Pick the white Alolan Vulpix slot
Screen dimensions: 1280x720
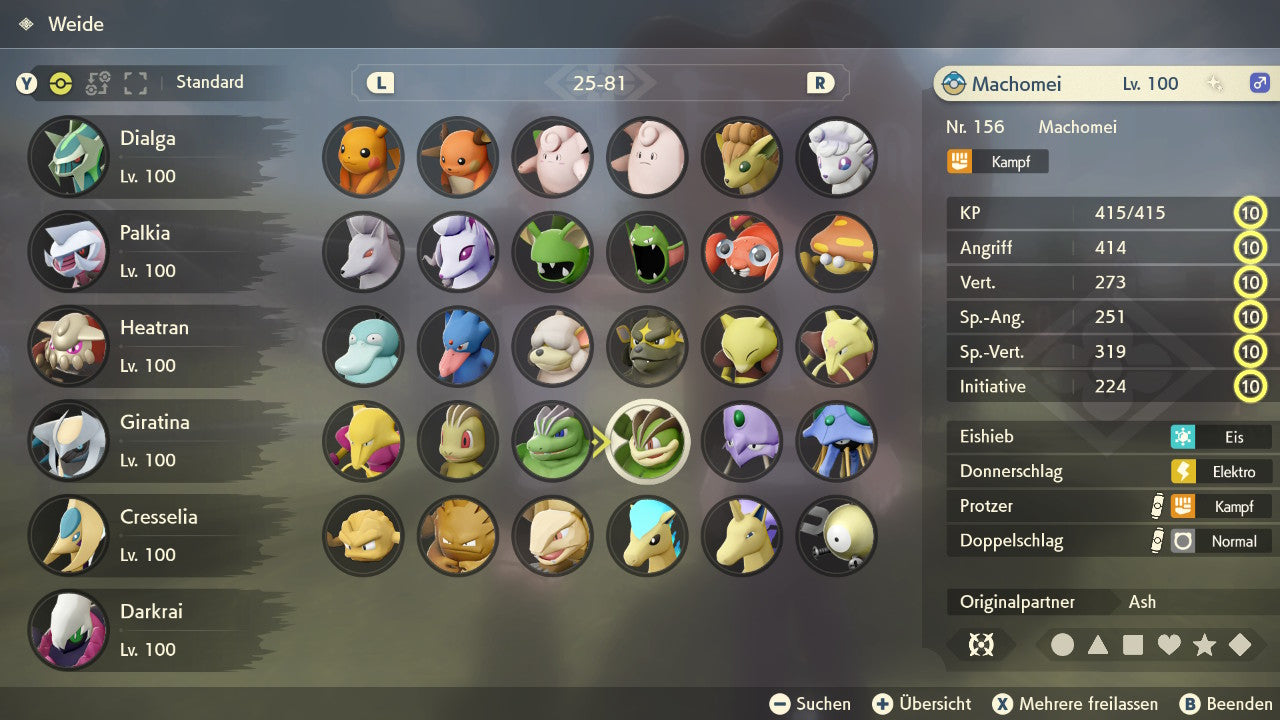coord(836,157)
